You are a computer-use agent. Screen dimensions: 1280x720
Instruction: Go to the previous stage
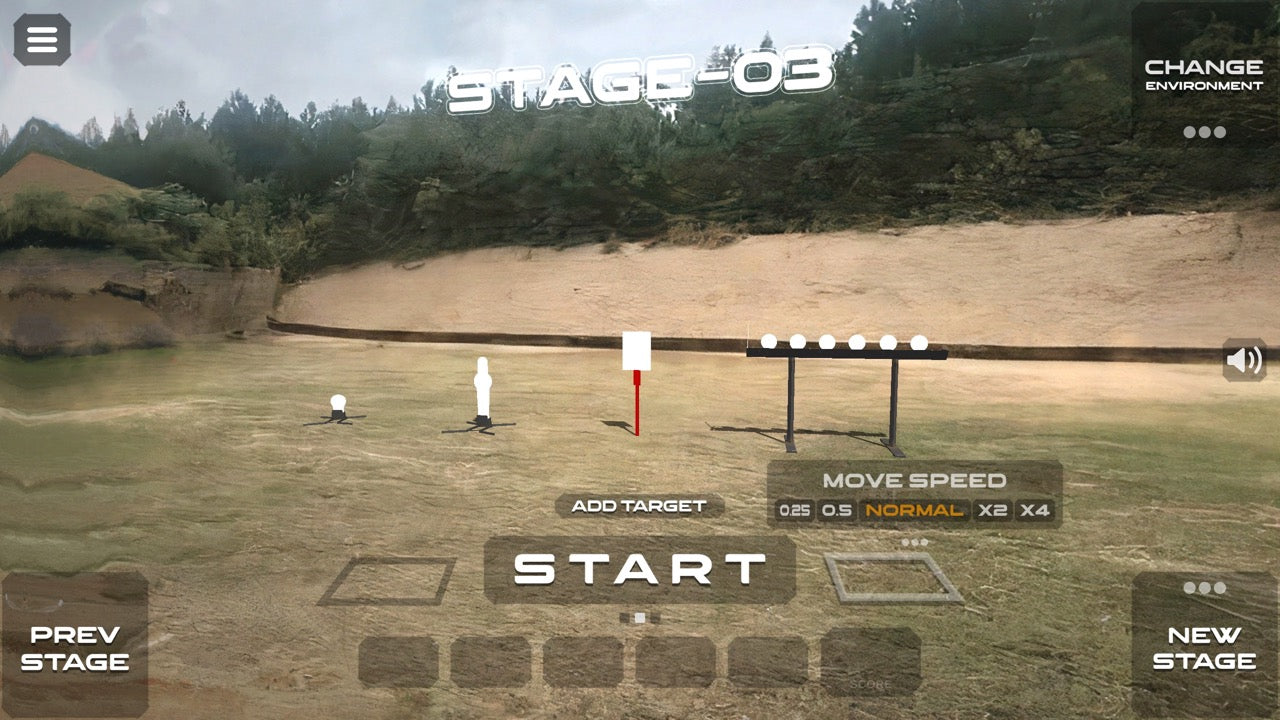tap(75, 647)
